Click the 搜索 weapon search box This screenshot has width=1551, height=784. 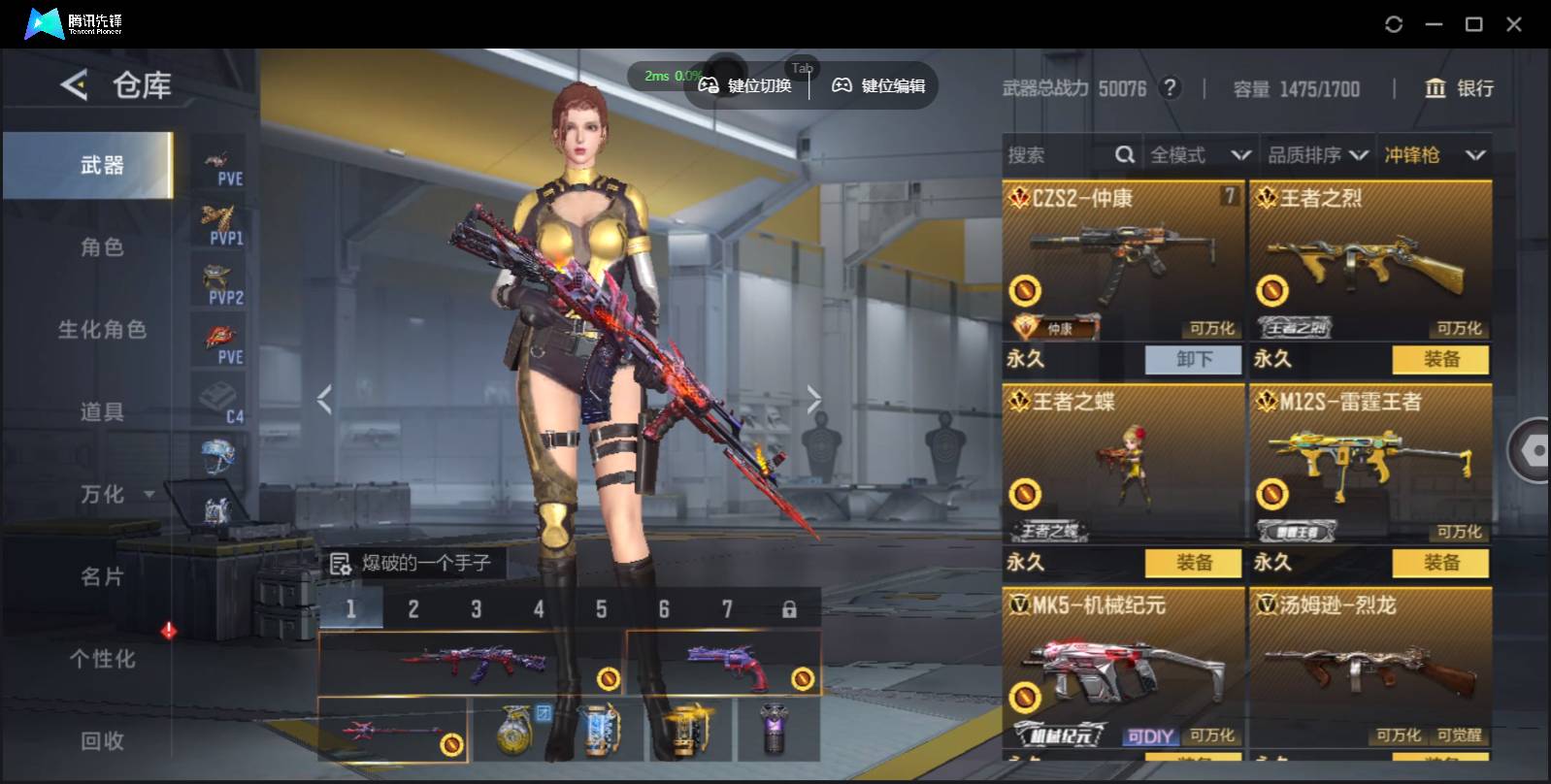tap(1058, 155)
